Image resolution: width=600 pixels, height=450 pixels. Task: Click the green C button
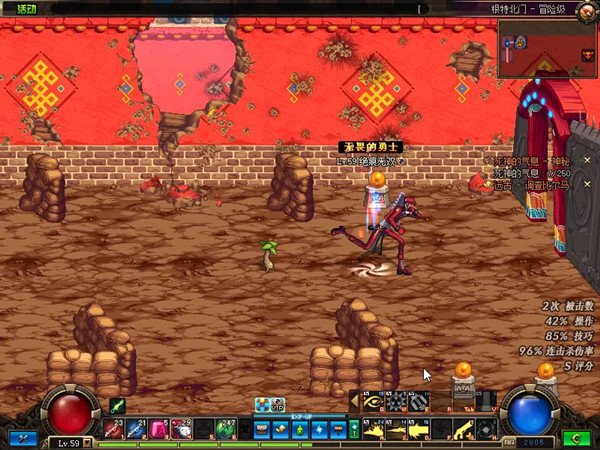click(x=574, y=438)
